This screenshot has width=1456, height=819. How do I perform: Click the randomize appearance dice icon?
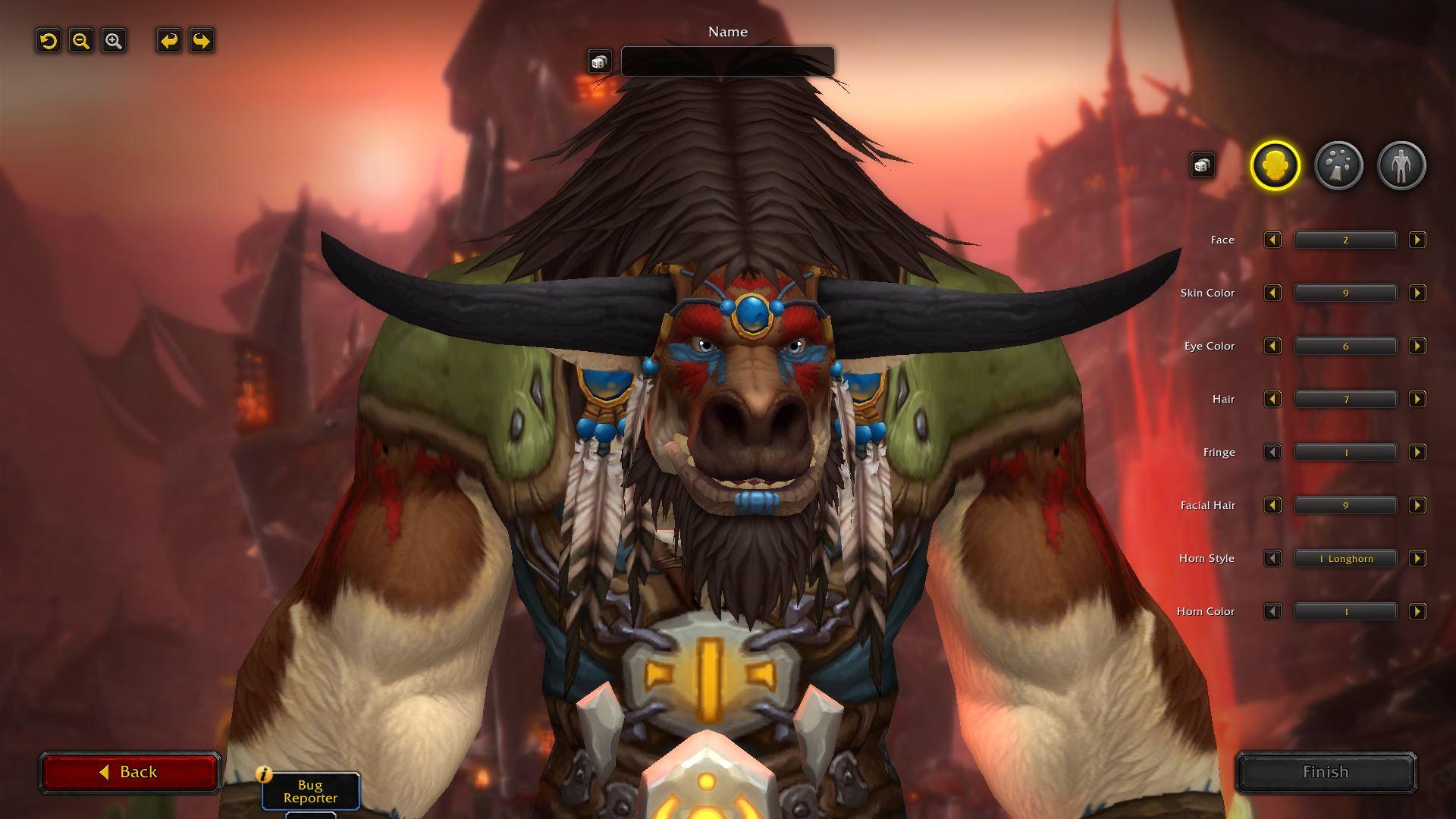tap(1202, 165)
